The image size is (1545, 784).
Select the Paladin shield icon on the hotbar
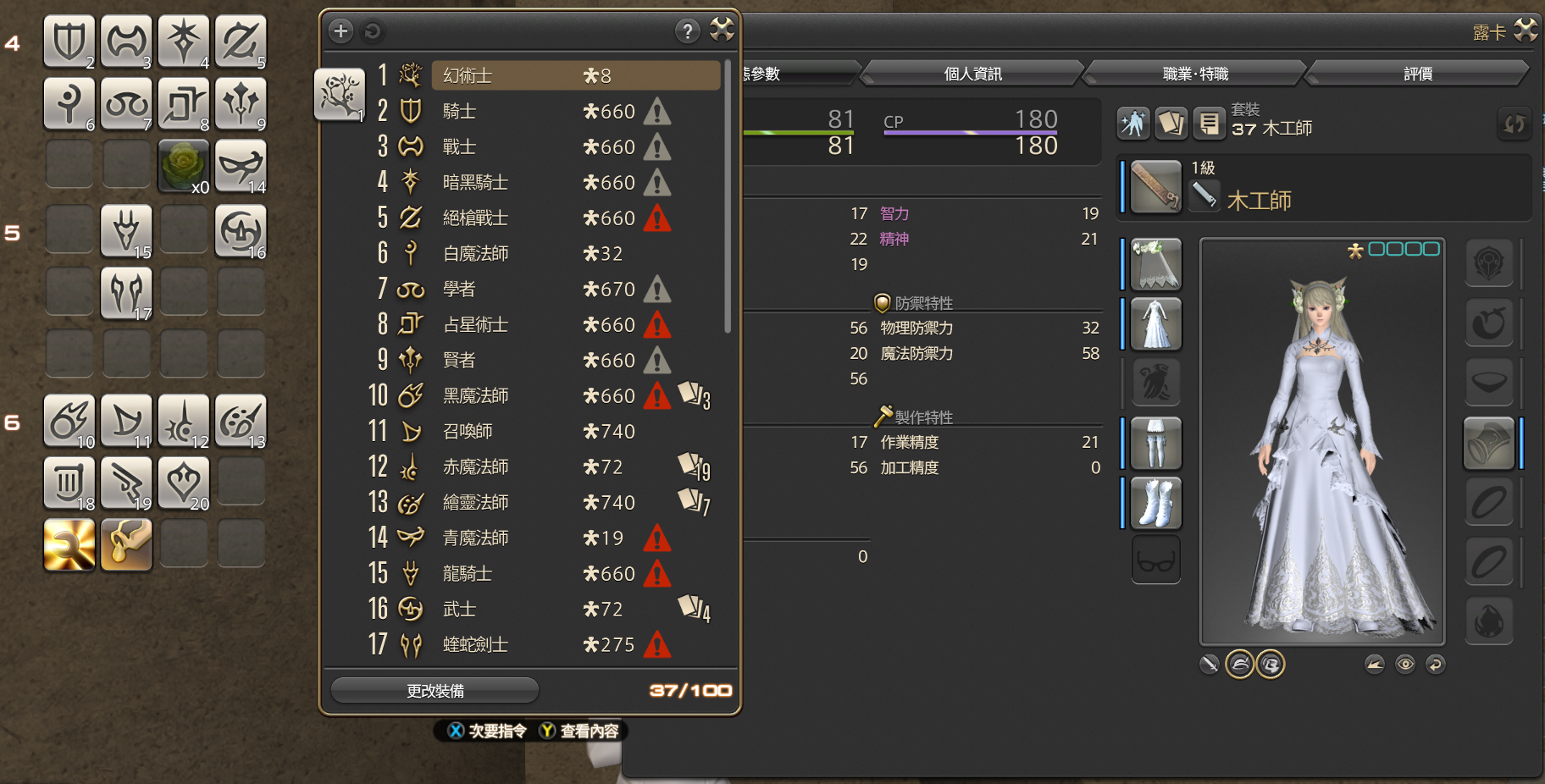(69, 41)
